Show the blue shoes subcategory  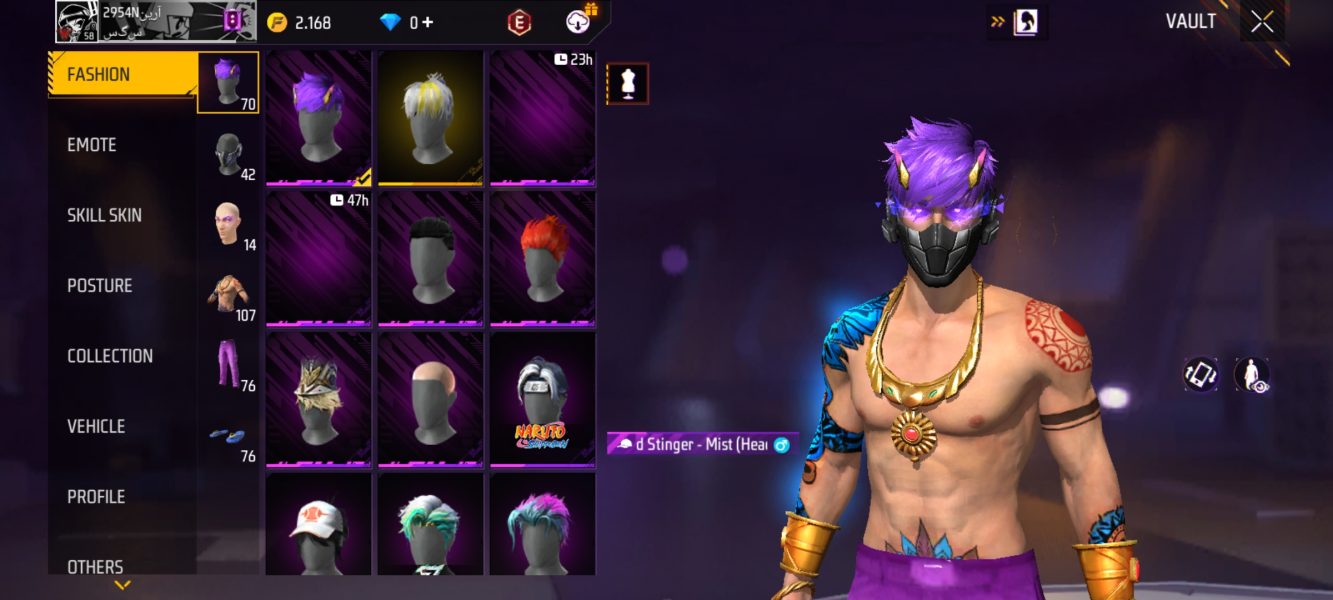point(229,436)
